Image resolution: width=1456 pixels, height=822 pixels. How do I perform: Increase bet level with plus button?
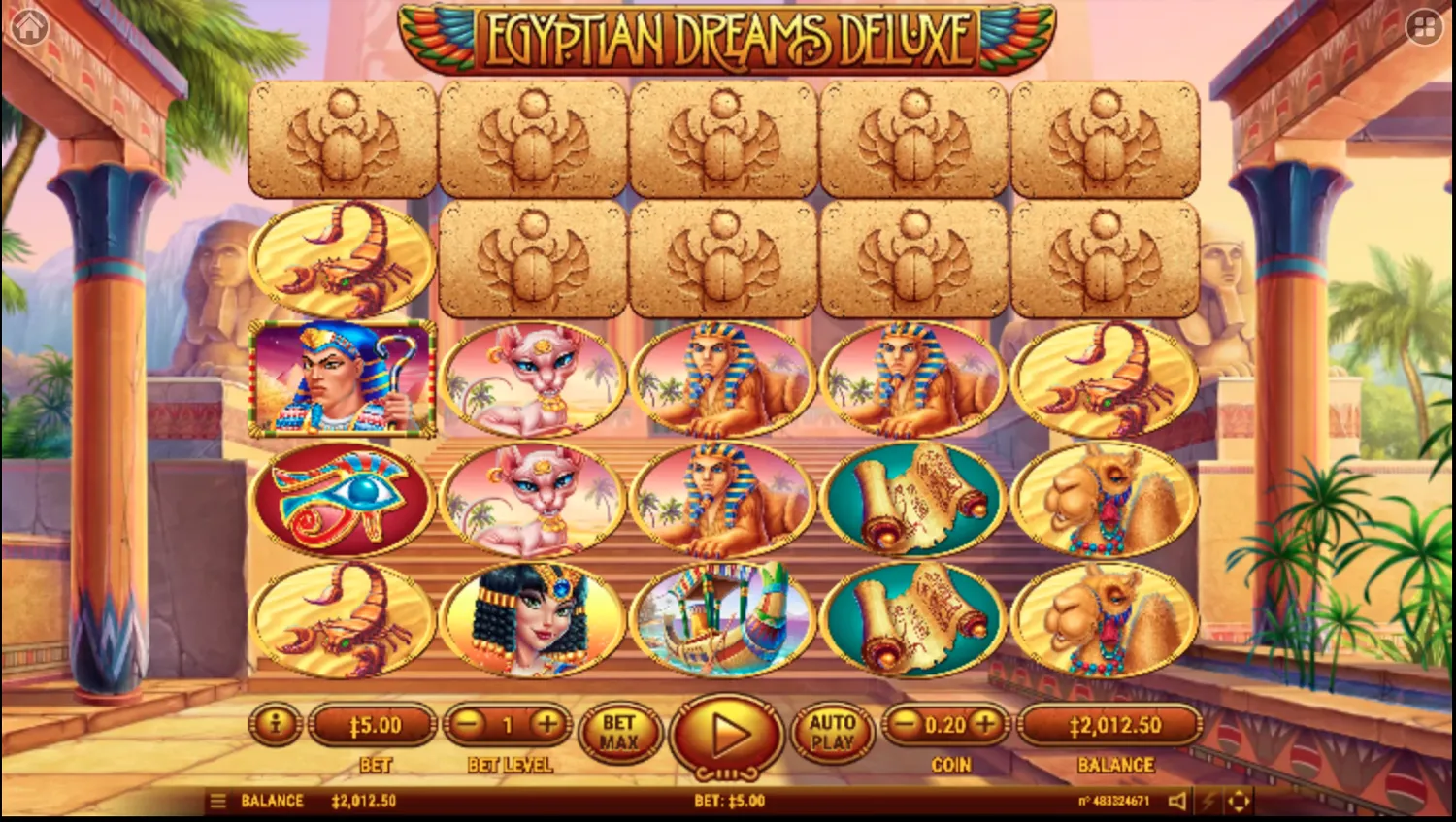click(x=546, y=724)
